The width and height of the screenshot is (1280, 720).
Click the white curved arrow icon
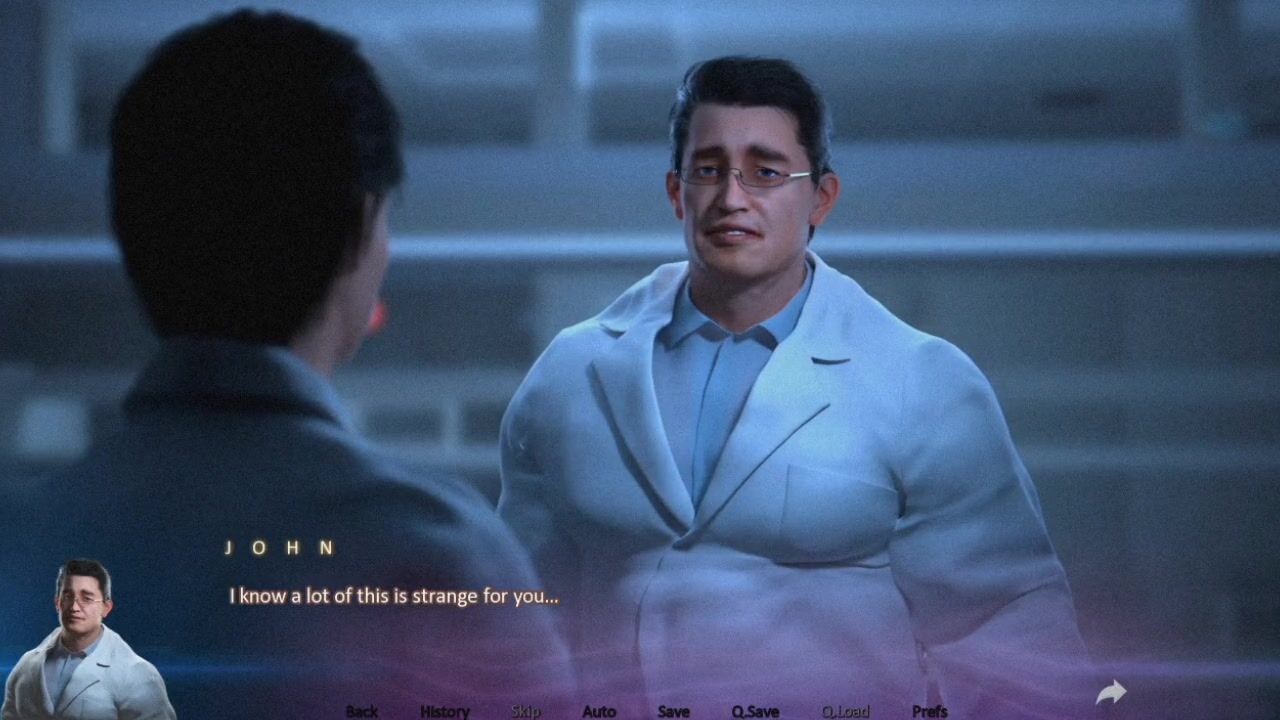click(x=1111, y=692)
